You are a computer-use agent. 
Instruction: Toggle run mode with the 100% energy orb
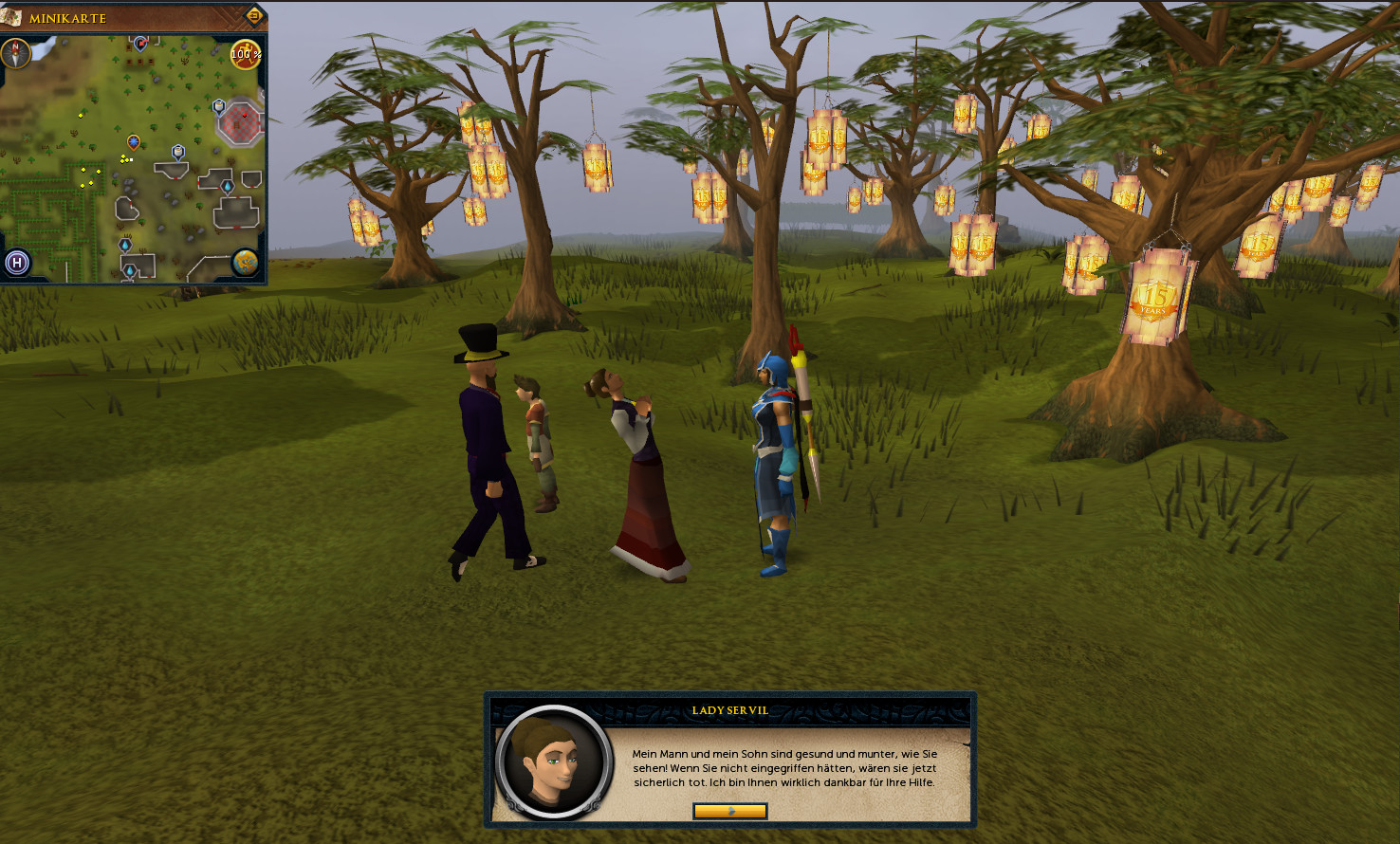[246, 54]
